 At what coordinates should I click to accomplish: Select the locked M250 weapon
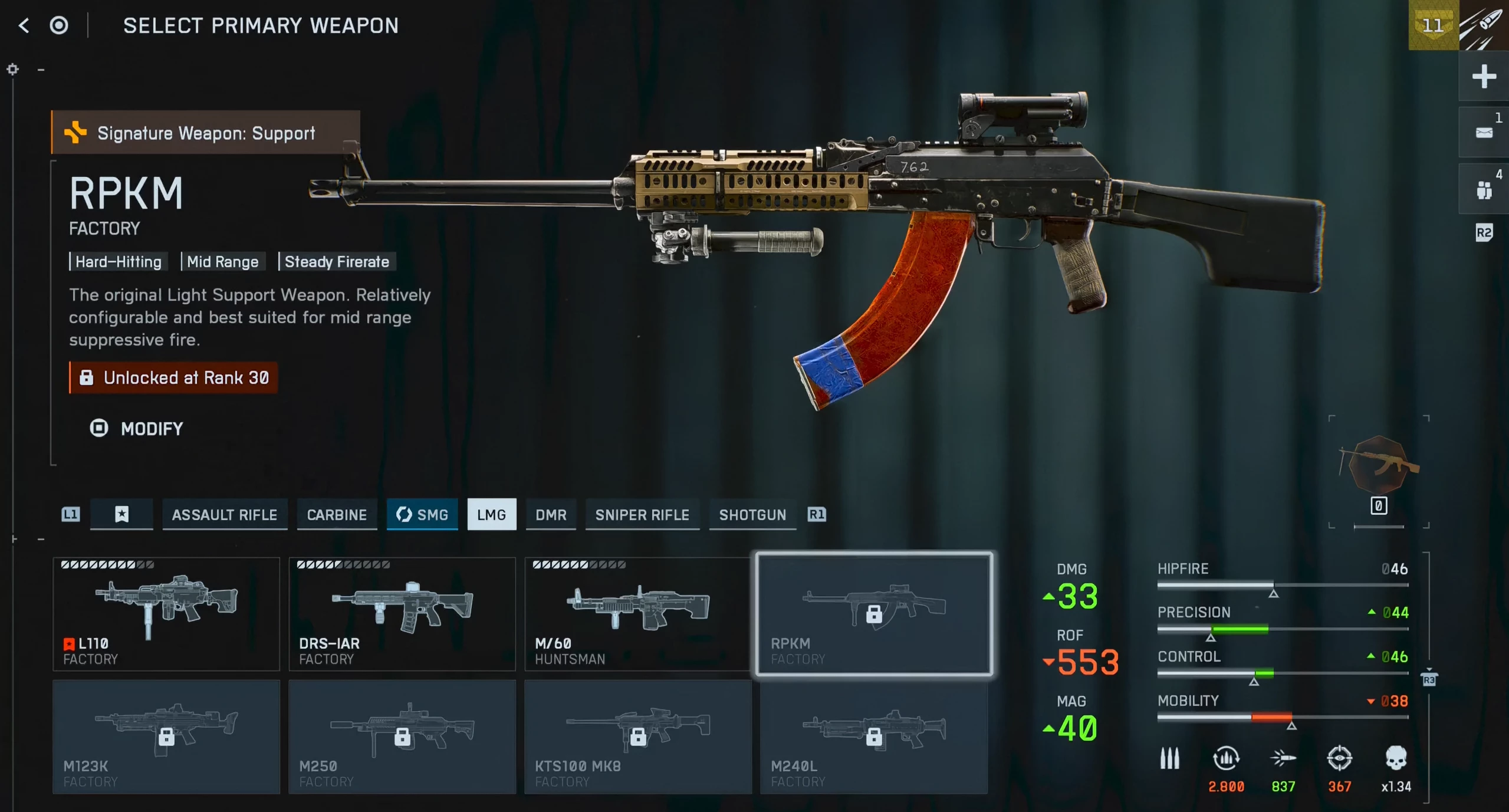tap(402, 736)
